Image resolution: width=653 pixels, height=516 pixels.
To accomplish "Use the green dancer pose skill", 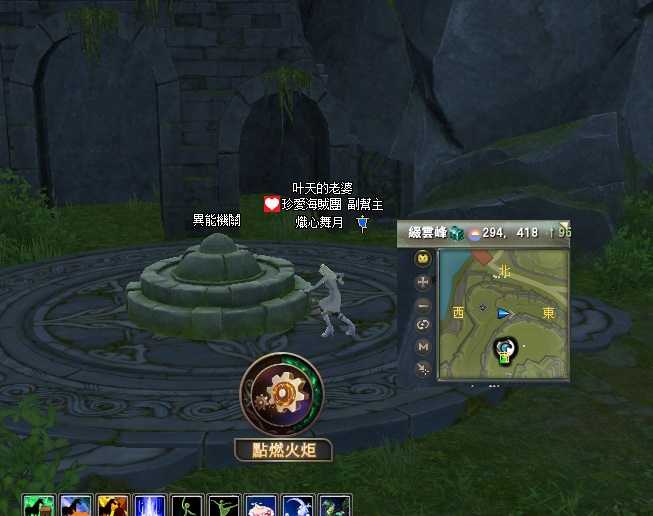I will pyautogui.click(x=224, y=505).
